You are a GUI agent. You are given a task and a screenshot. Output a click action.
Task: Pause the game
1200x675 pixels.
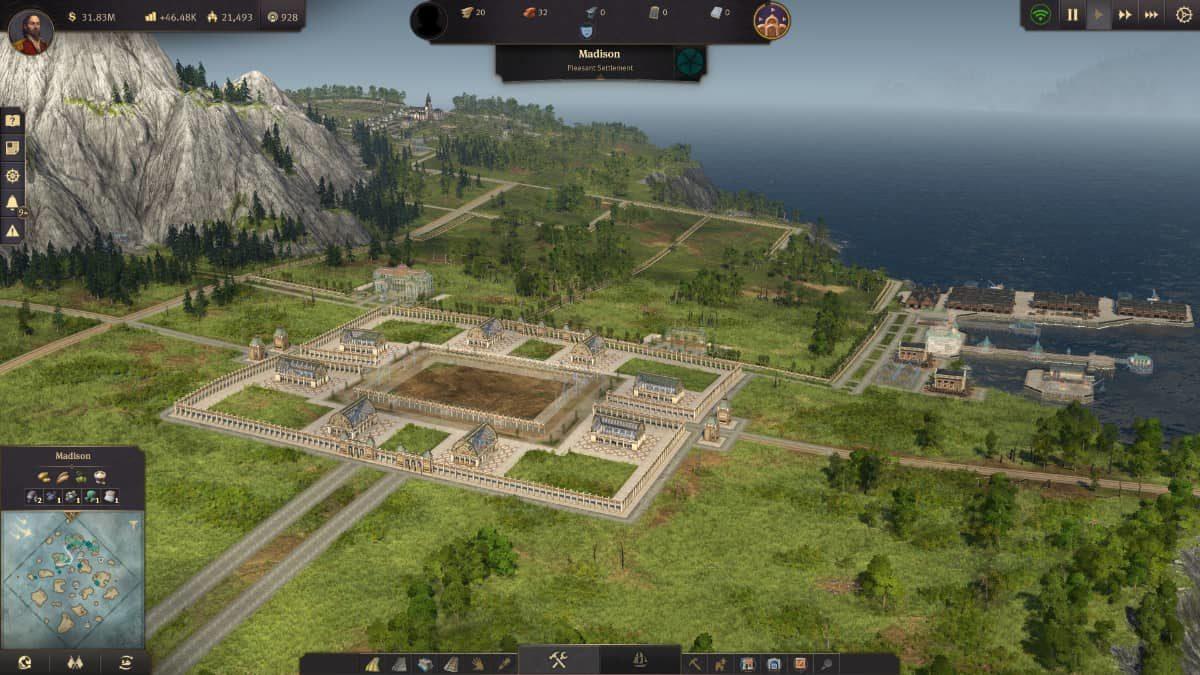pyautogui.click(x=1072, y=15)
